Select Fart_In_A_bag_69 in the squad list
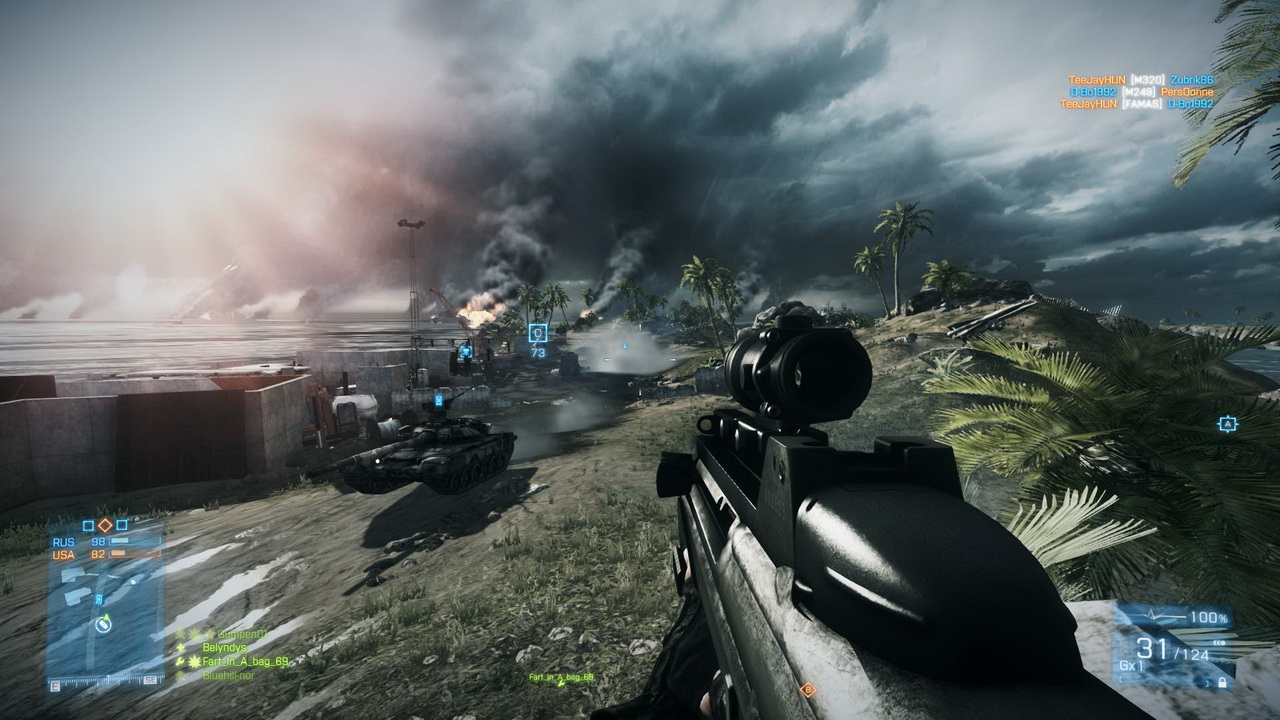Screen dimensions: 1280x720 pos(246,661)
